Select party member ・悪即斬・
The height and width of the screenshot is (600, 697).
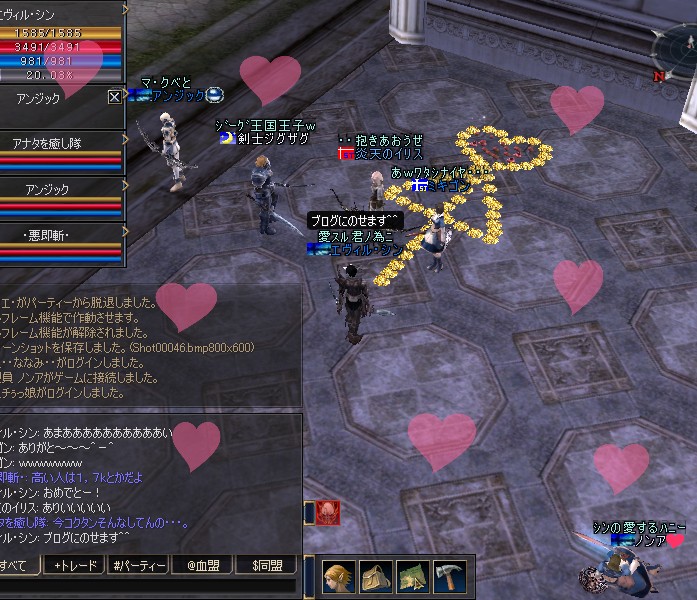(59, 235)
